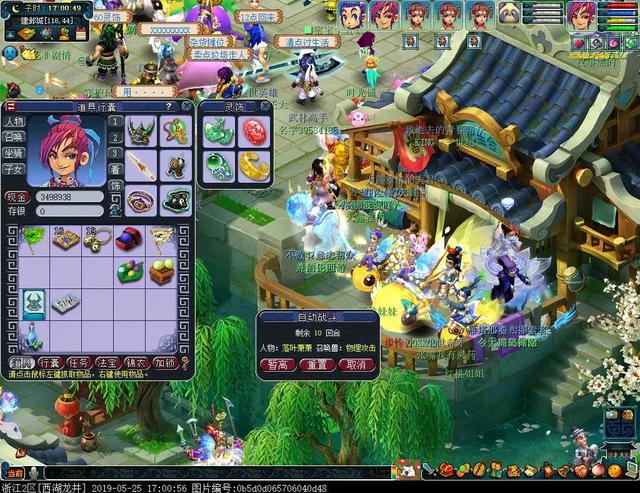
Task: Select the 锦衣 costume tab
Action: [137, 362]
